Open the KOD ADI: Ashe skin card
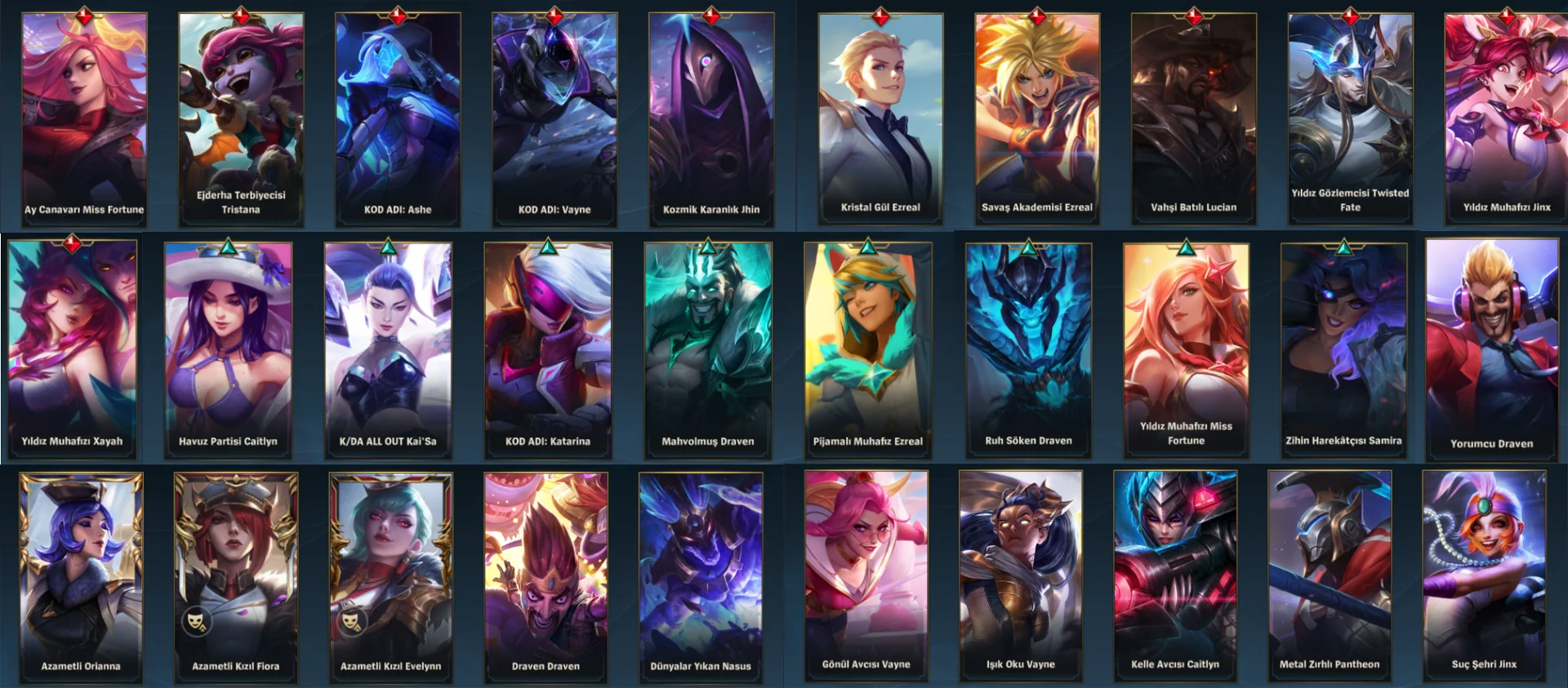Screen dimensions: 1568x688 click(398, 118)
